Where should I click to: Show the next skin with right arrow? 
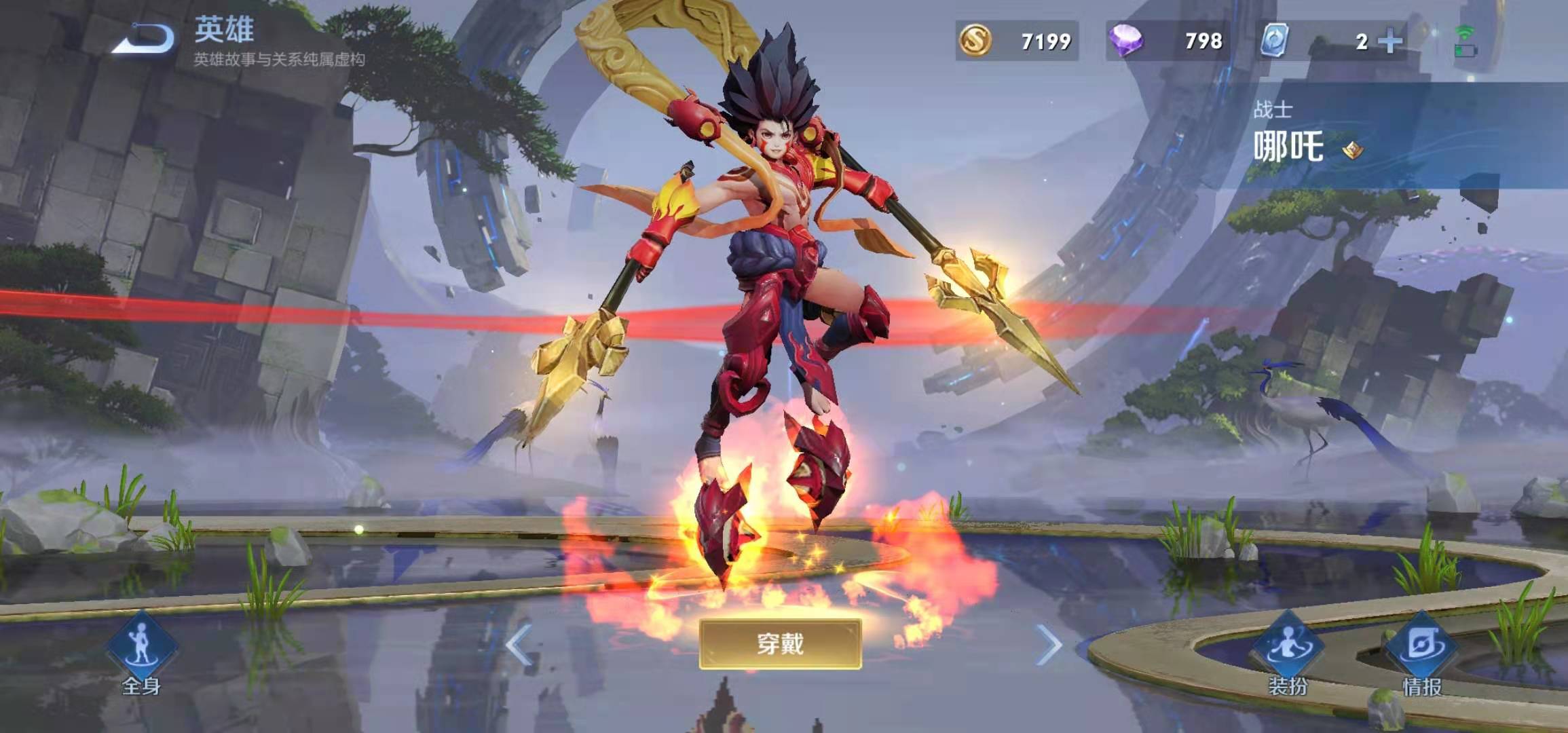[1048, 644]
